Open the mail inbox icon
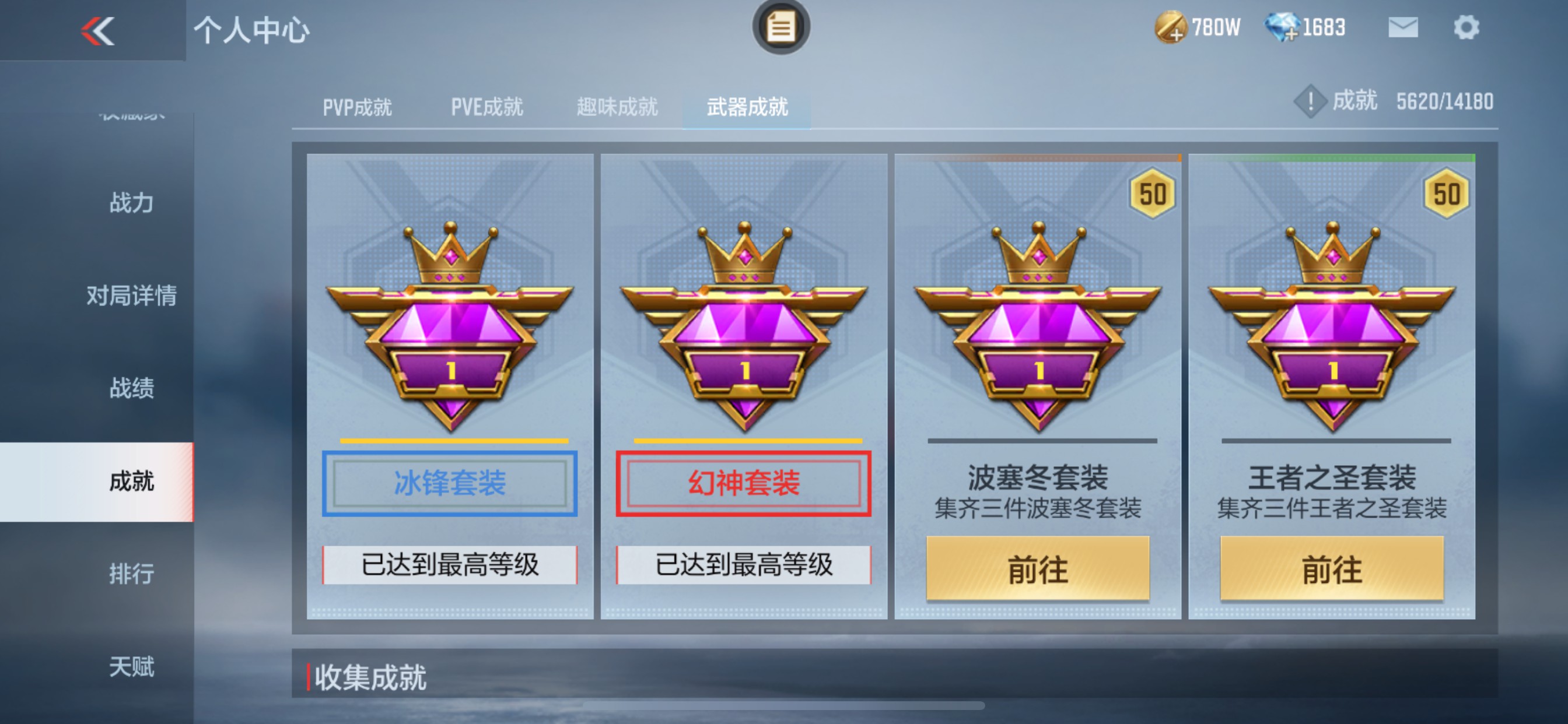The width and height of the screenshot is (1568, 724). point(1403,27)
